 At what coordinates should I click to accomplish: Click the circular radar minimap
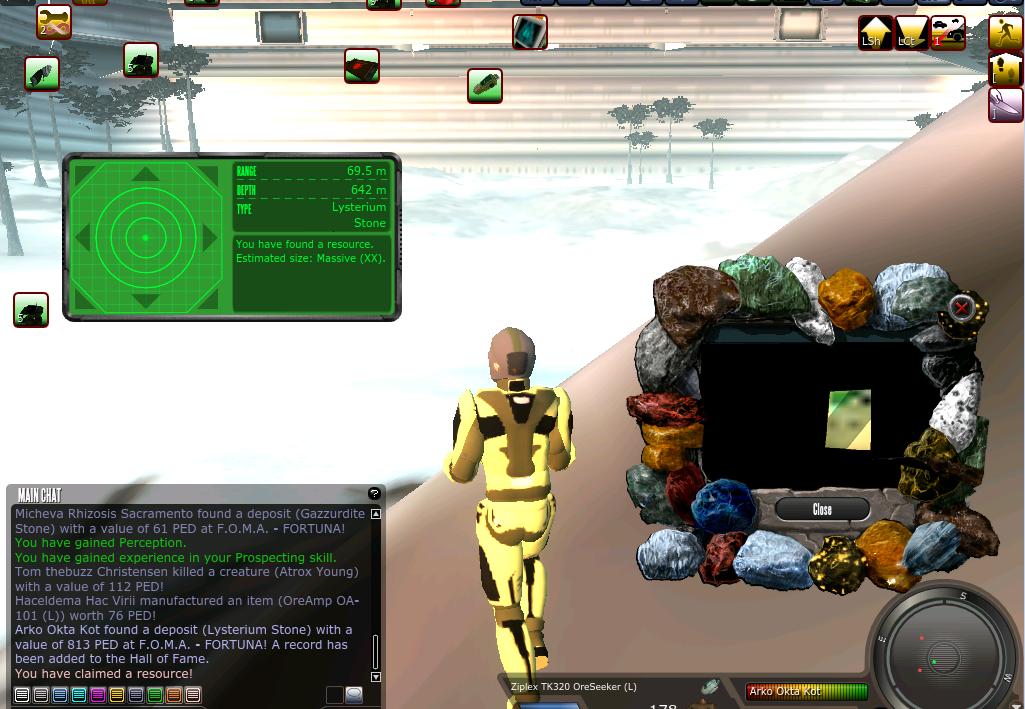point(942,650)
